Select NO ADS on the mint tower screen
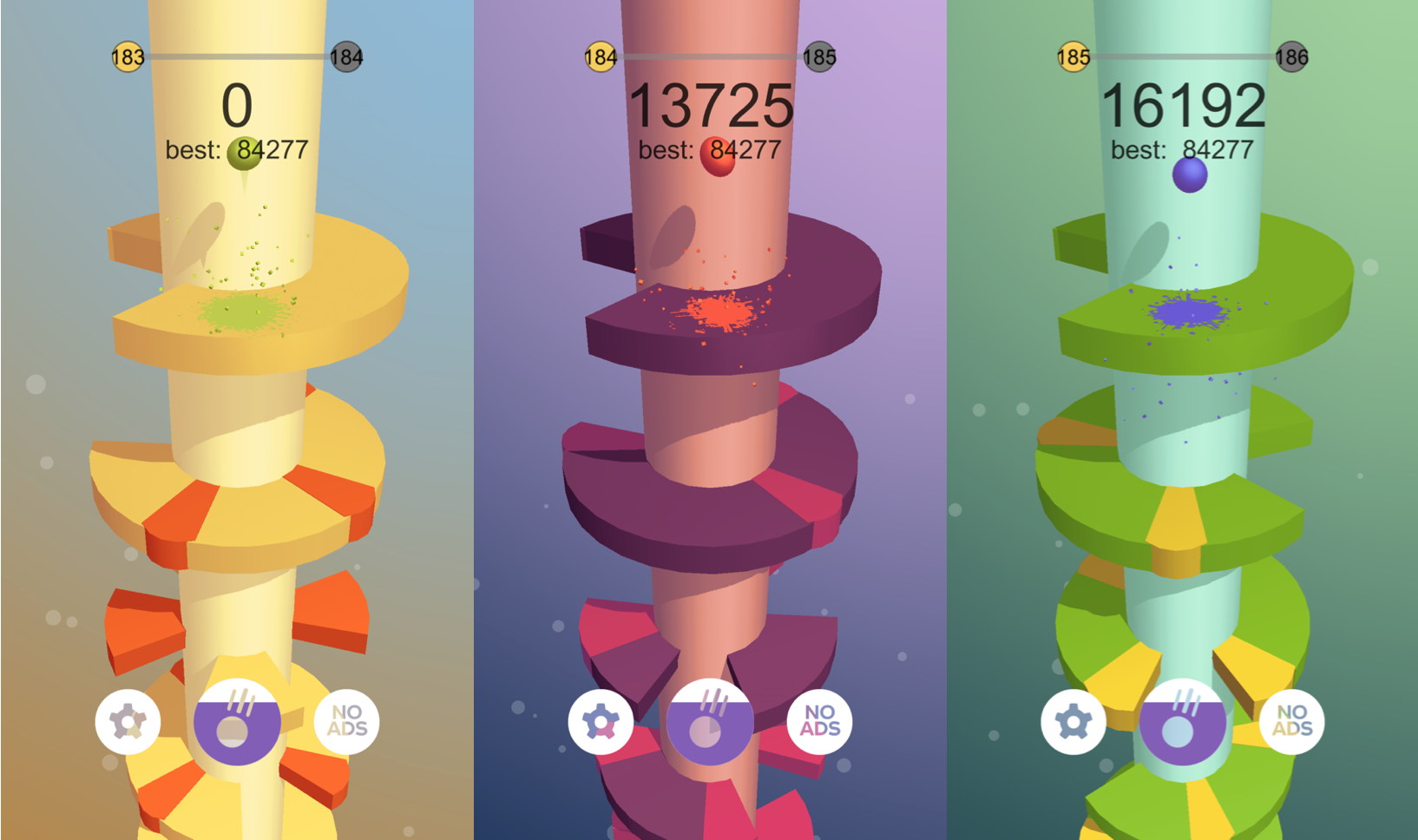The height and width of the screenshot is (840, 1418). pos(1292,721)
